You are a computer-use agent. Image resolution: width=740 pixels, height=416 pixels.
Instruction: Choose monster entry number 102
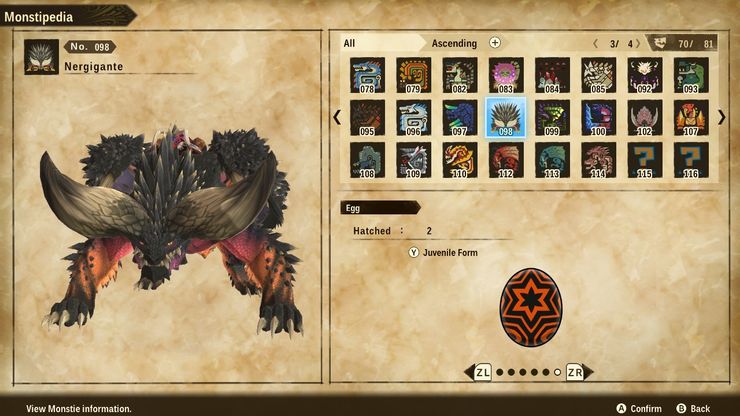tap(645, 117)
